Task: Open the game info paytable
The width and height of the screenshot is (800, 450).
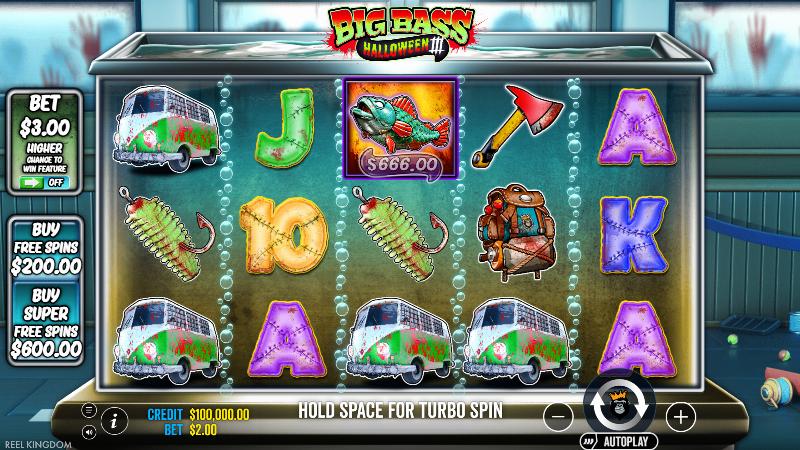Action: [116, 418]
